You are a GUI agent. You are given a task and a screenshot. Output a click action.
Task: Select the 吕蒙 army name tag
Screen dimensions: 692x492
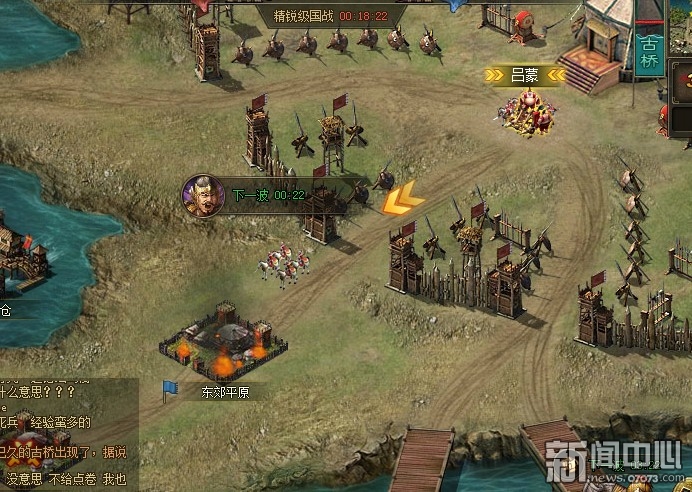(x=525, y=74)
